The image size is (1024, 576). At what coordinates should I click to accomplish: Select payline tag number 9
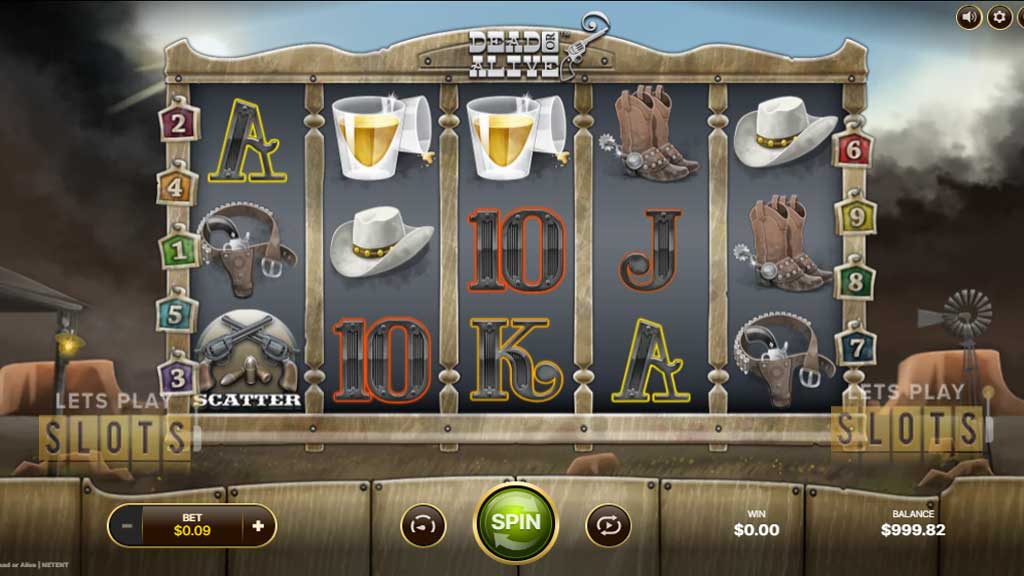point(856,215)
